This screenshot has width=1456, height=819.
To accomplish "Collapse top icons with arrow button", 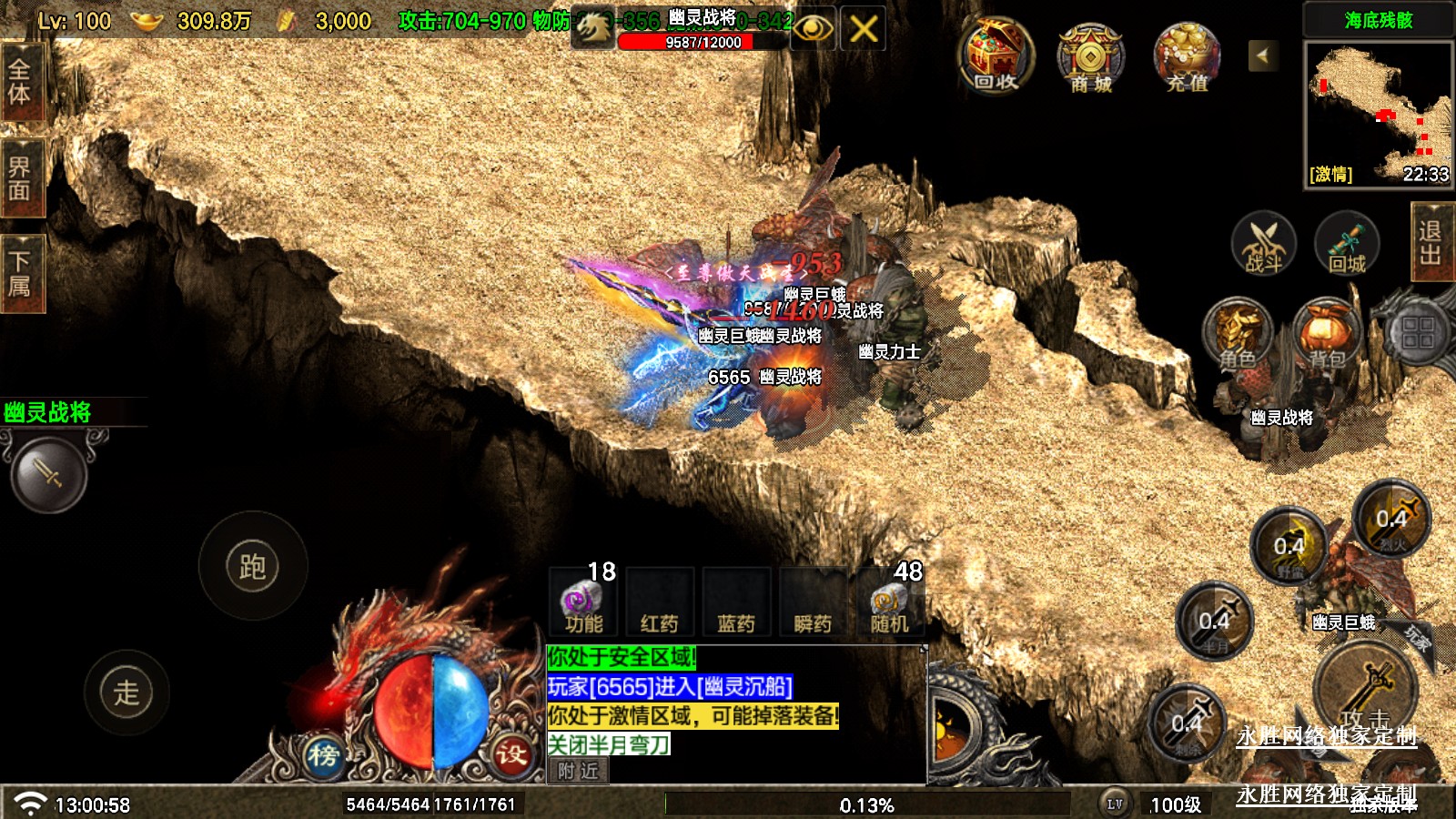I will 1262,56.
